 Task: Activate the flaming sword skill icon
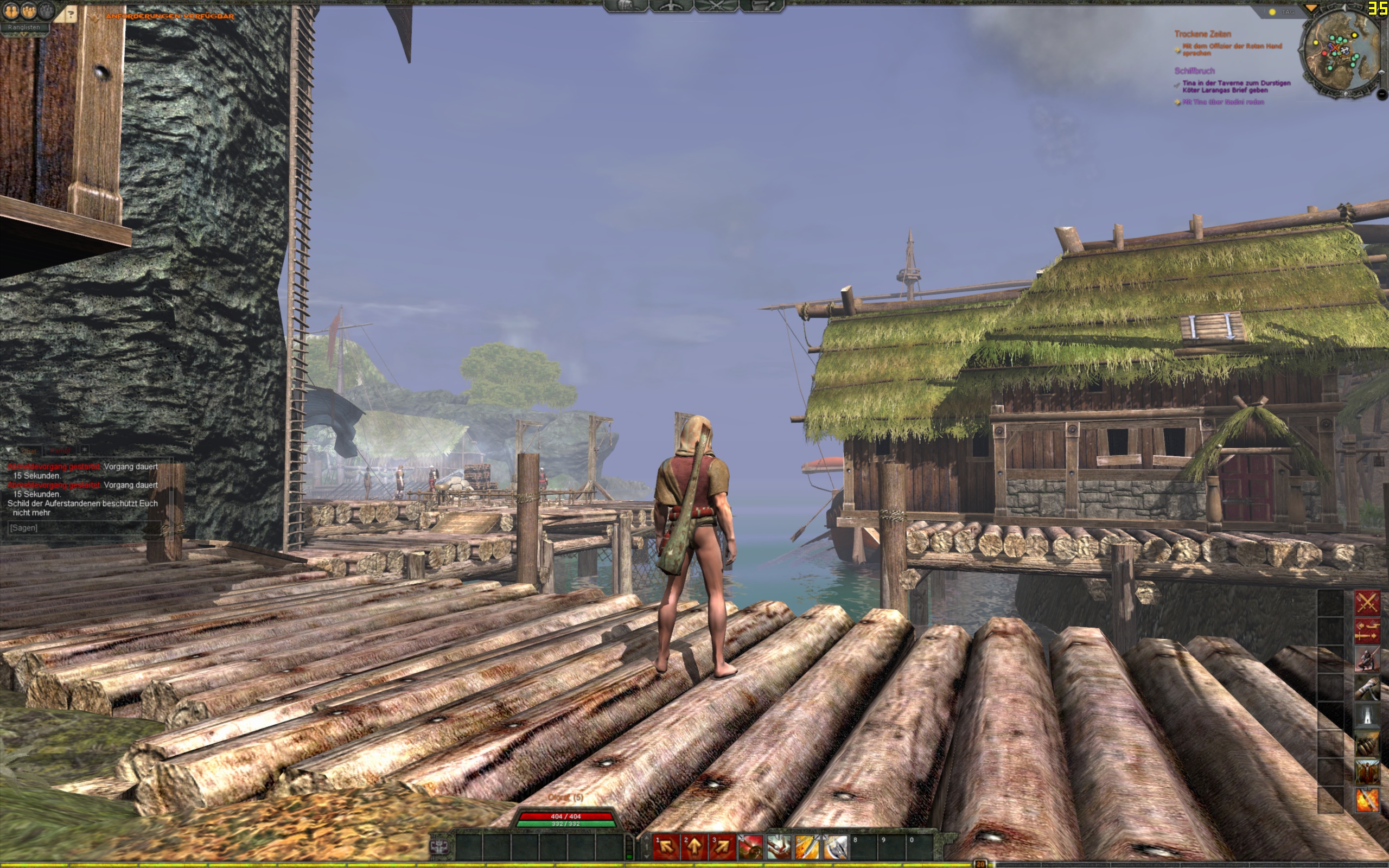(1367, 800)
